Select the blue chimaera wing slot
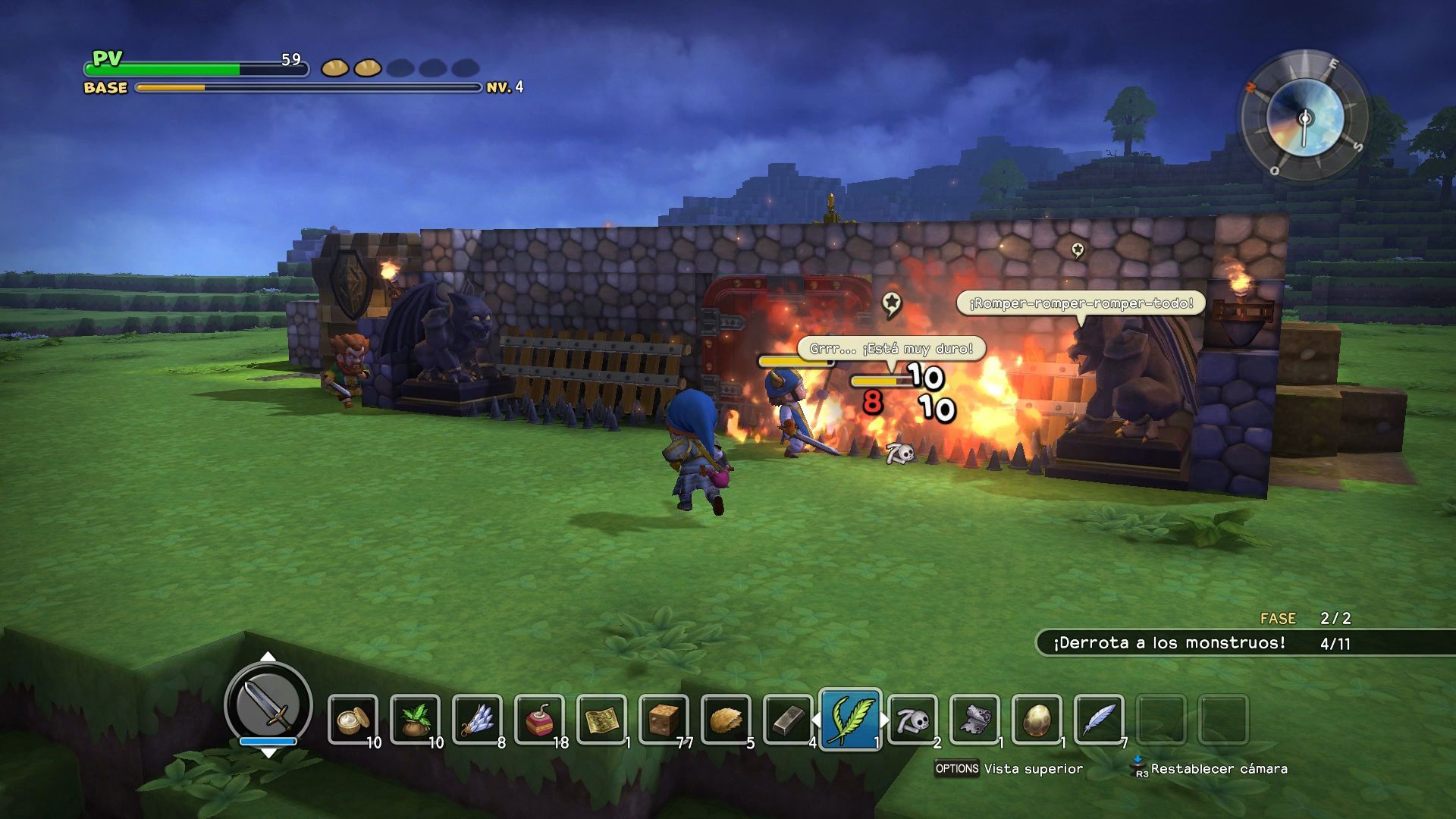Screen dimensions: 1456x819 click(x=478, y=719)
